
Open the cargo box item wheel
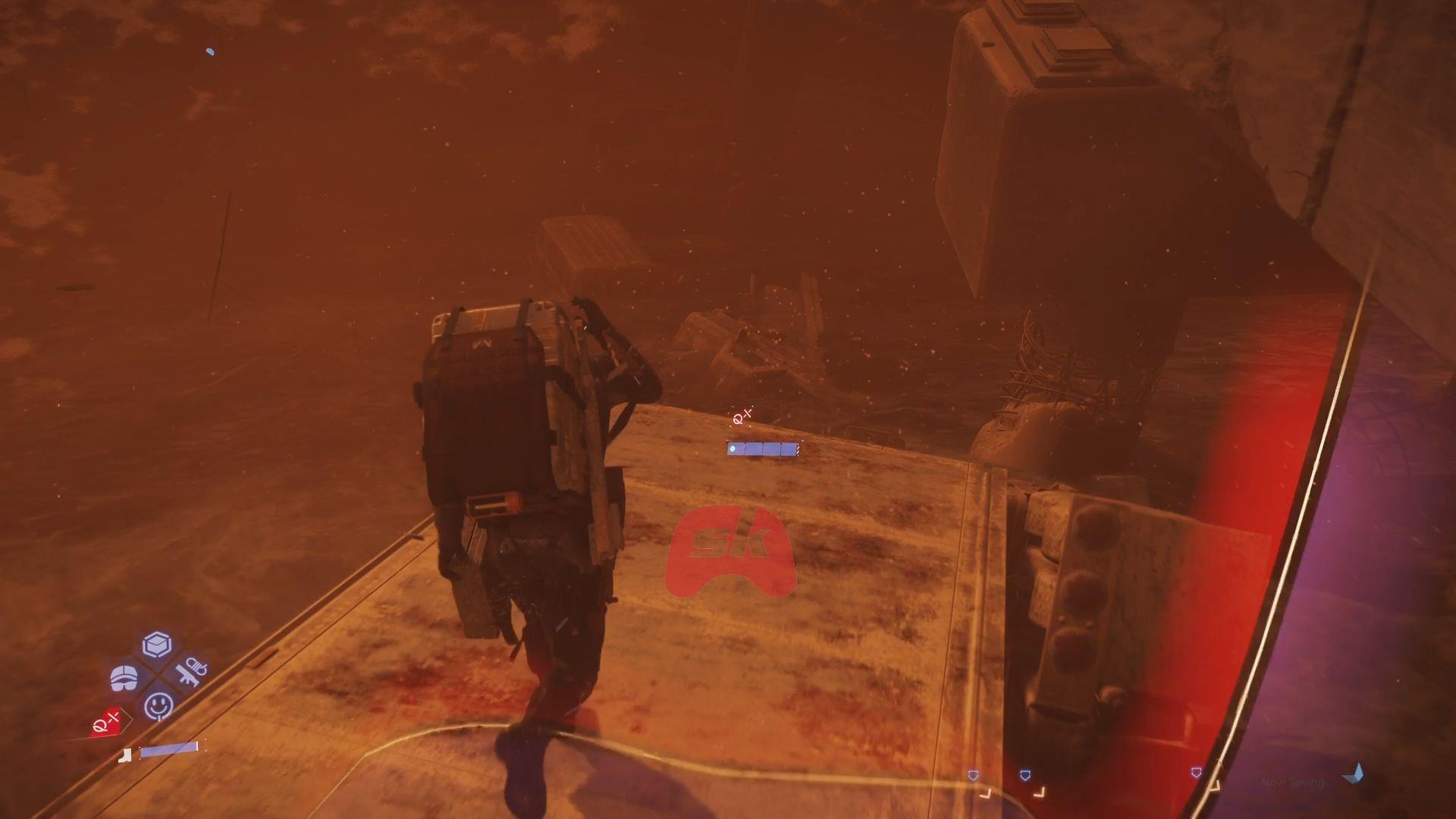pos(156,645)
